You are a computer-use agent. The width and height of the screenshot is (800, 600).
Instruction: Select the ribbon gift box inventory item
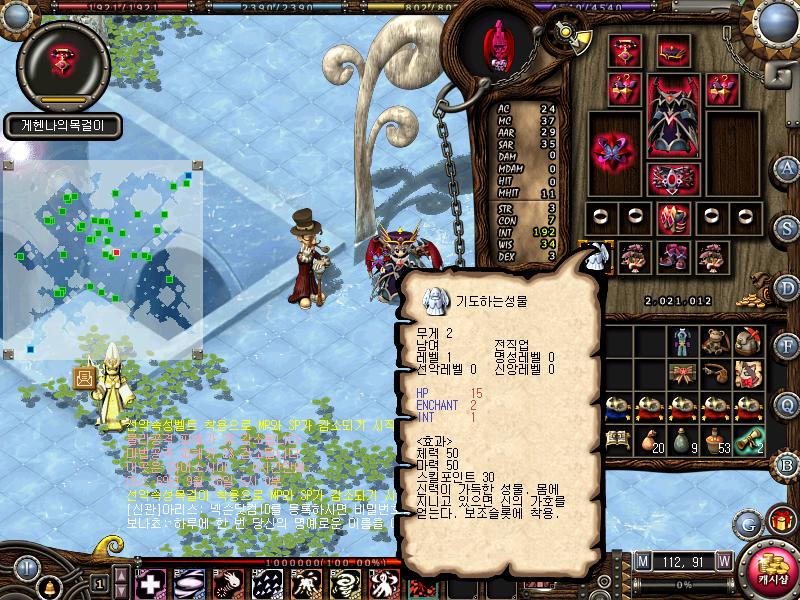coord(681,374)
